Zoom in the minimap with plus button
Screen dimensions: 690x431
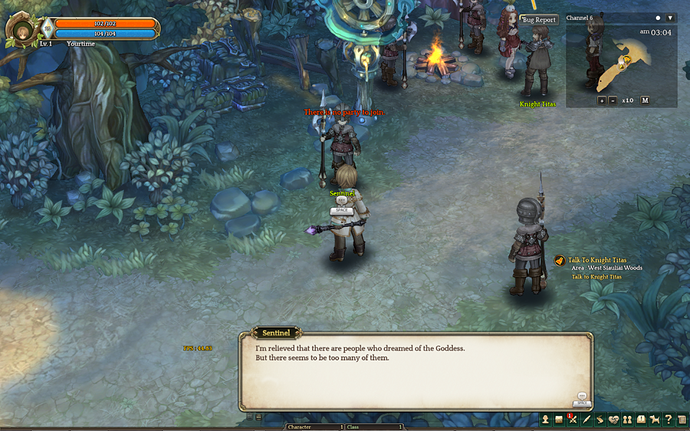click(x=602, y=100)
